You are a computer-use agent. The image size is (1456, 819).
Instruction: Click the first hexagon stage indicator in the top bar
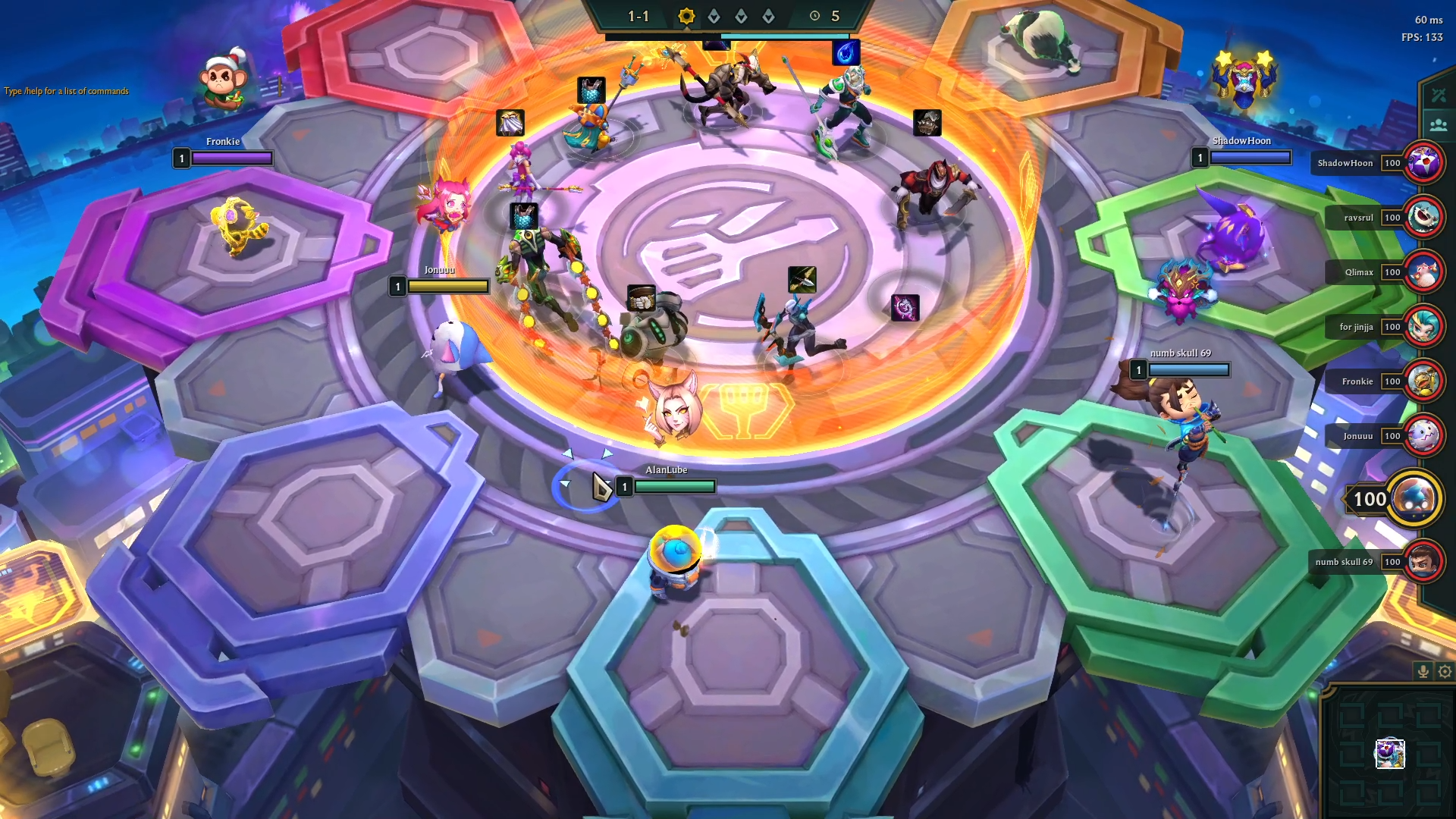[x=714, y=14]
